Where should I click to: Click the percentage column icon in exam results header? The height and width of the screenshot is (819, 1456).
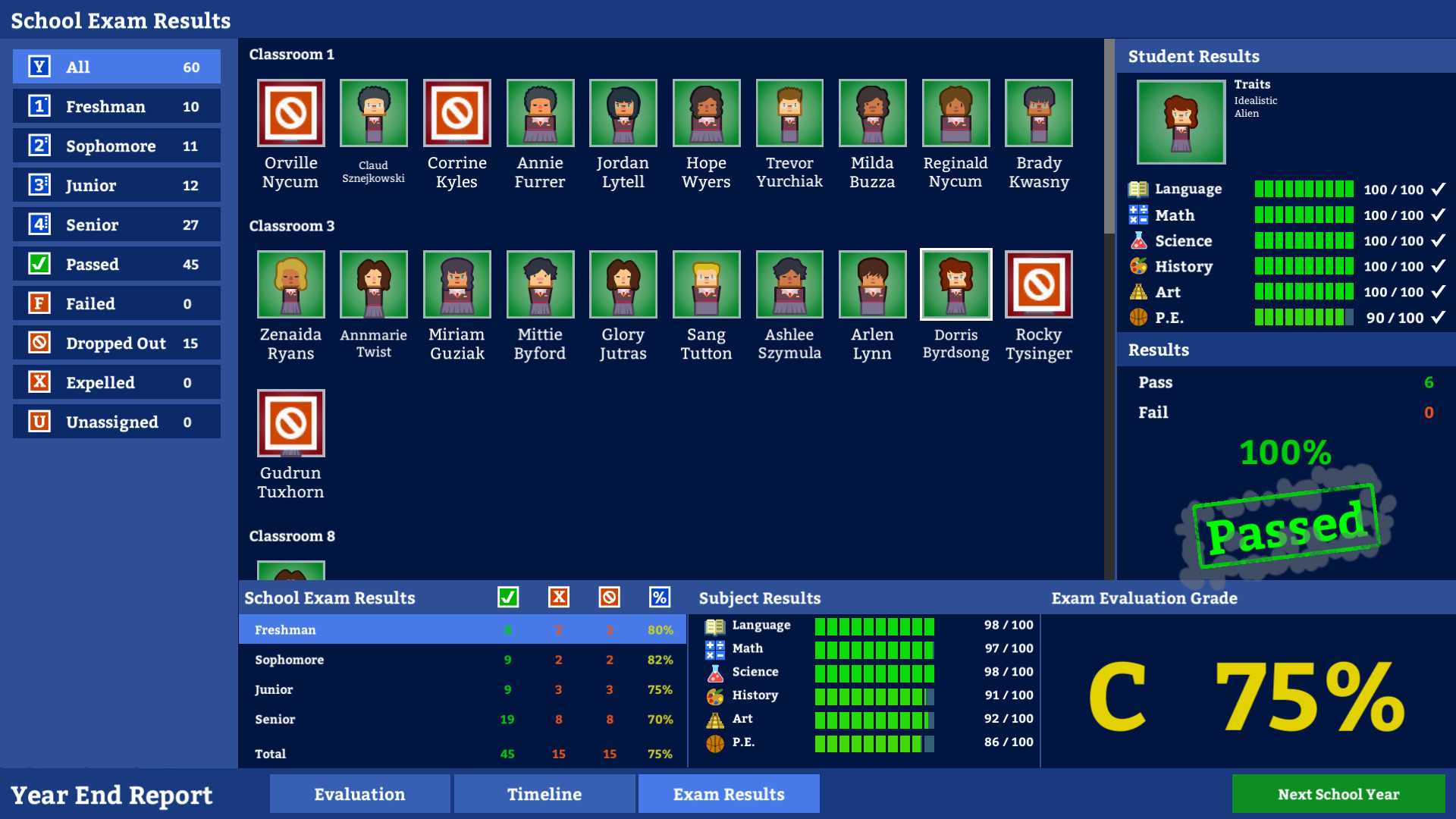coord(658,598)
